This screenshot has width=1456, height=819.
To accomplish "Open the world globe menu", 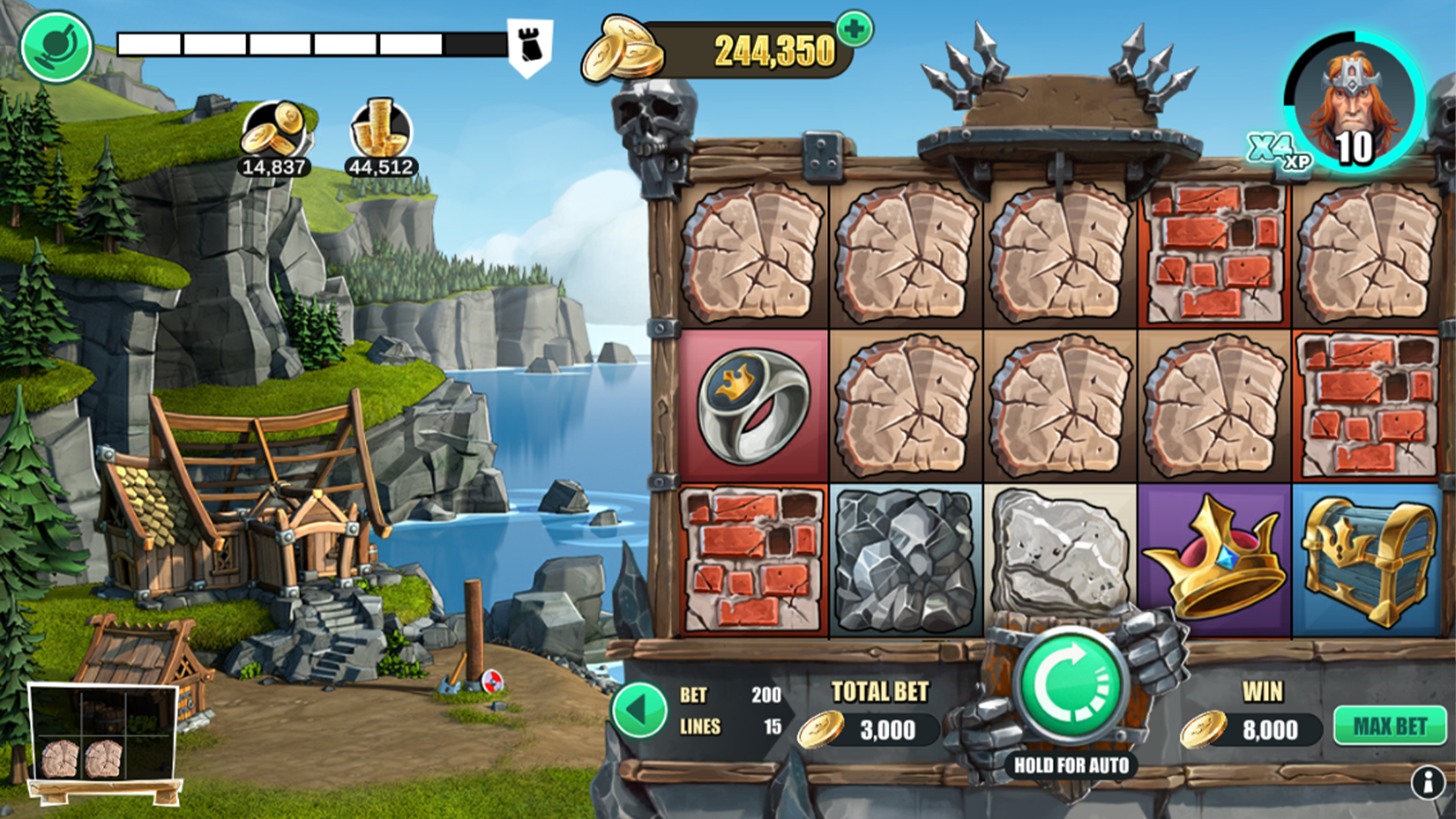I will pos(57,47).
